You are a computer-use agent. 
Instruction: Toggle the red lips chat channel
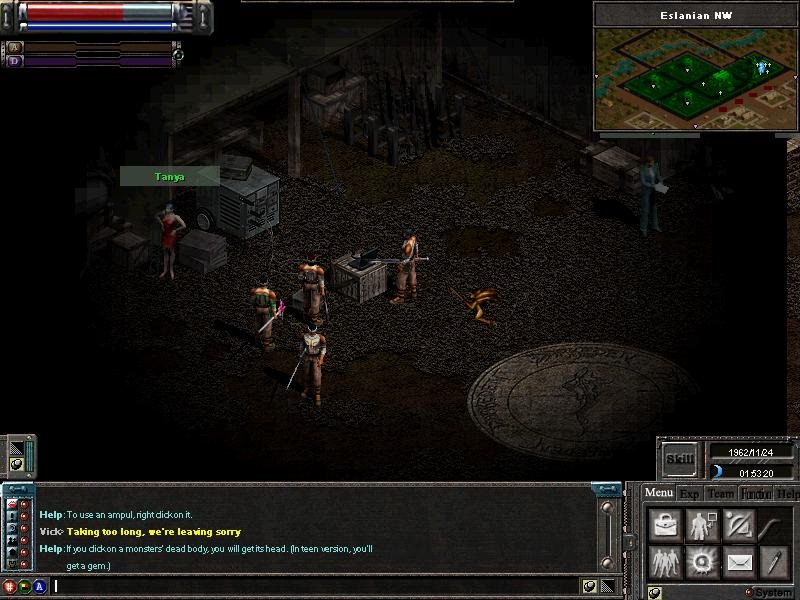(12, 505)
